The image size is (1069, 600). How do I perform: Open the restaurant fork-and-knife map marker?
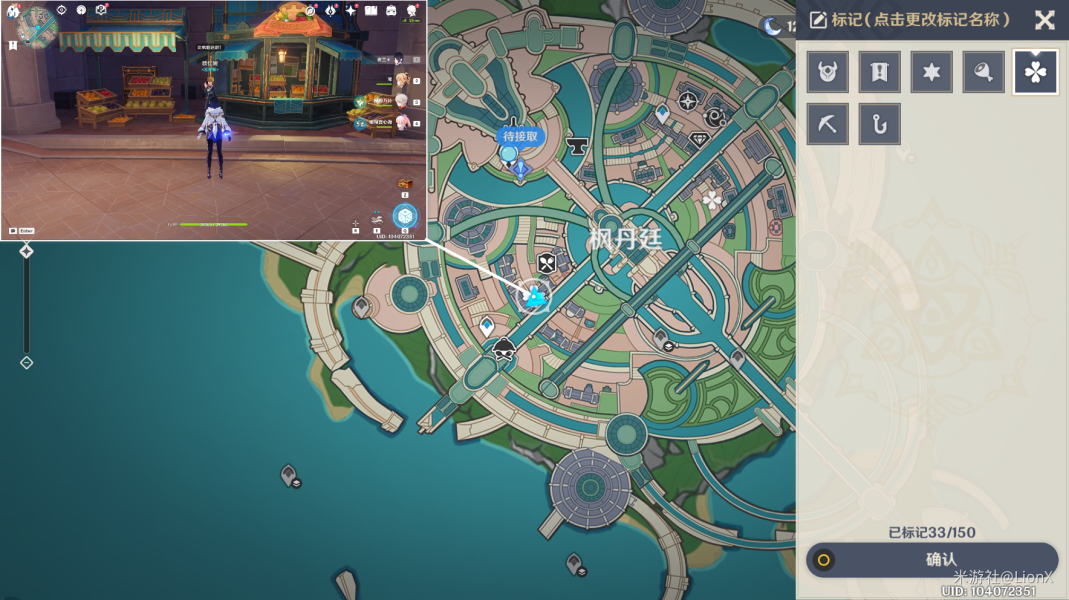(547, 264)
